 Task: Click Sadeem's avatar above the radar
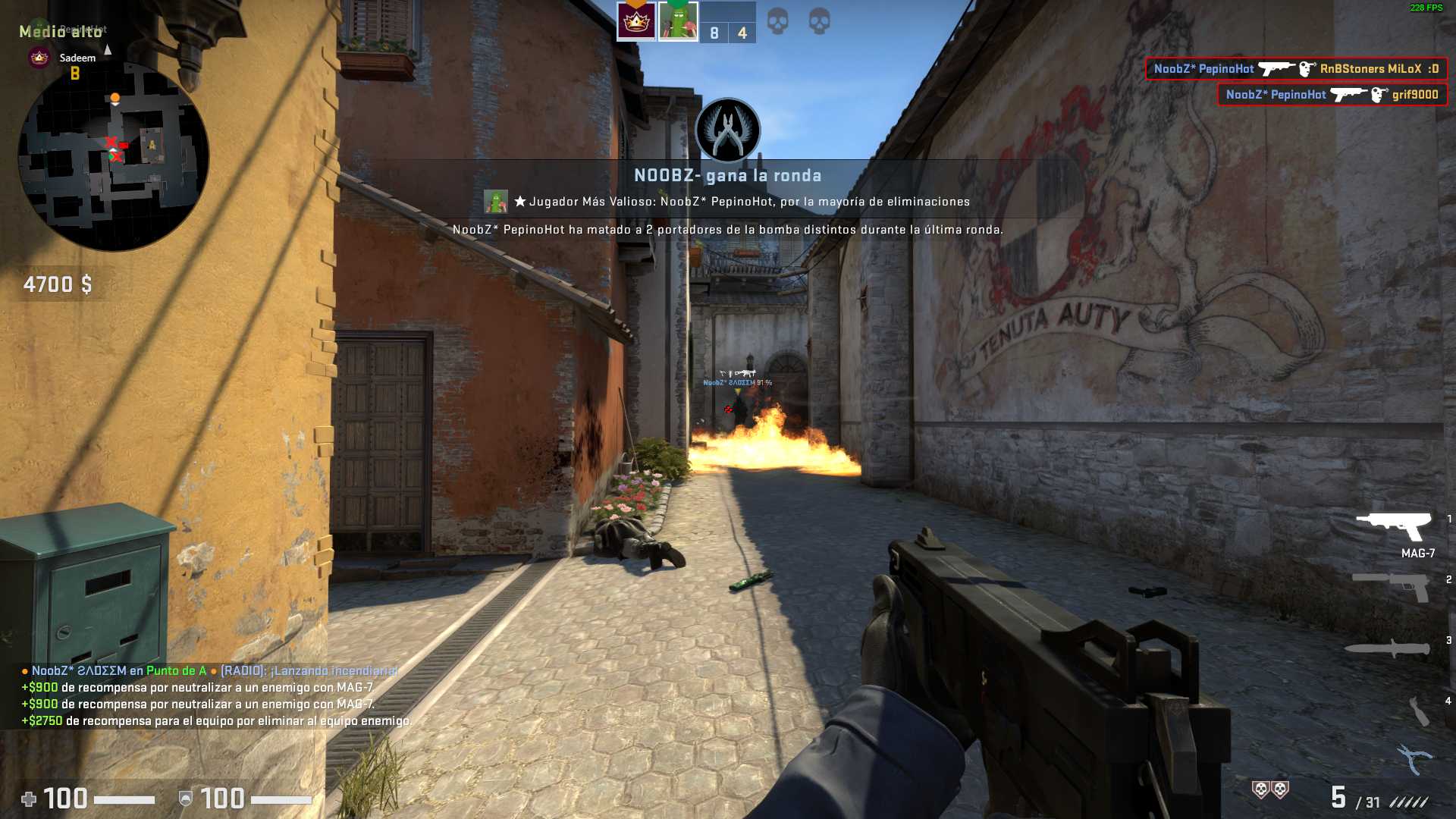39,58
